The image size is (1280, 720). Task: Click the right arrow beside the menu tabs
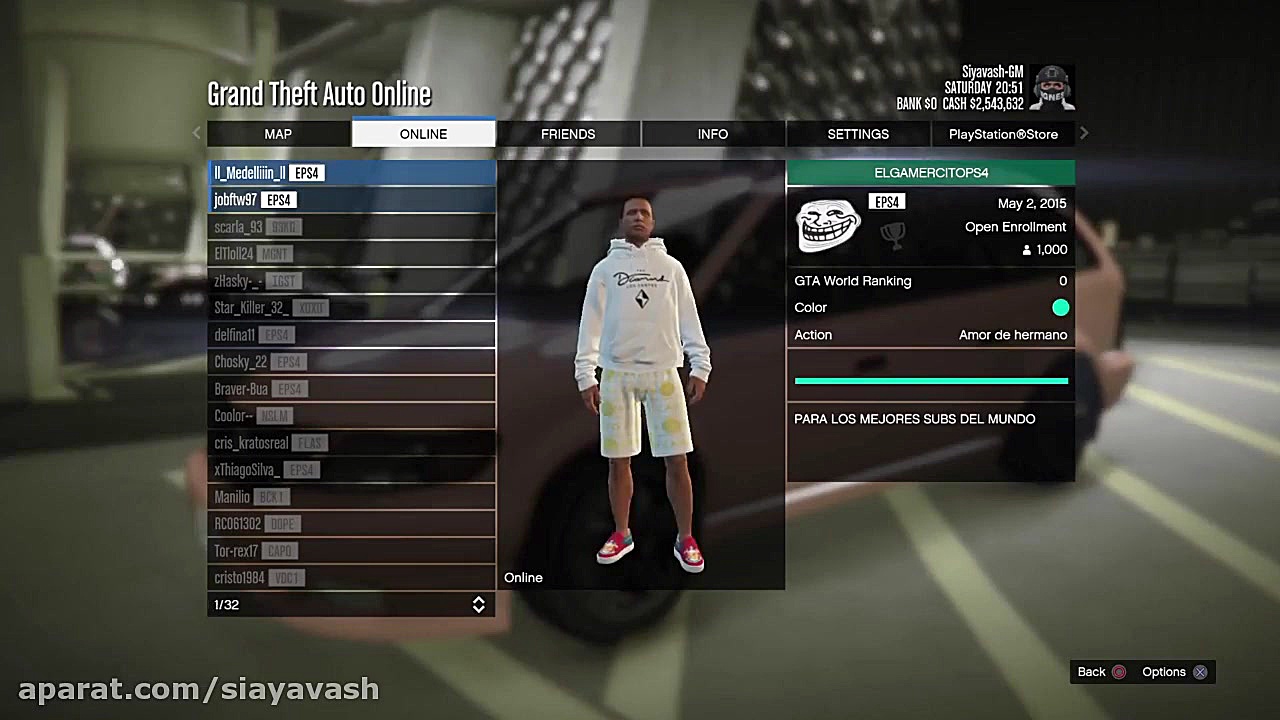[1084, 133]
